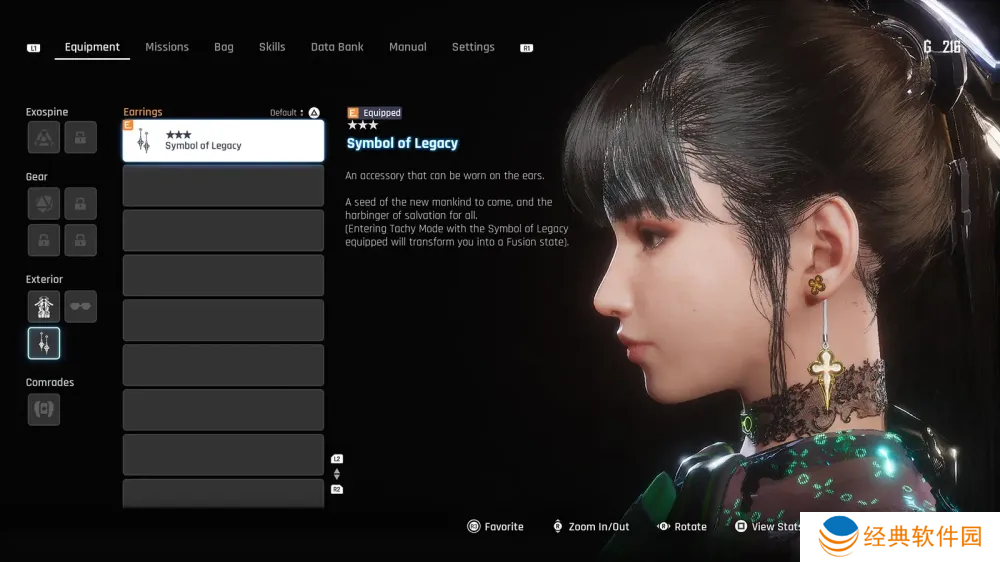Open the Comrades drone slot

pyautogui.click(x=44, y=409)
